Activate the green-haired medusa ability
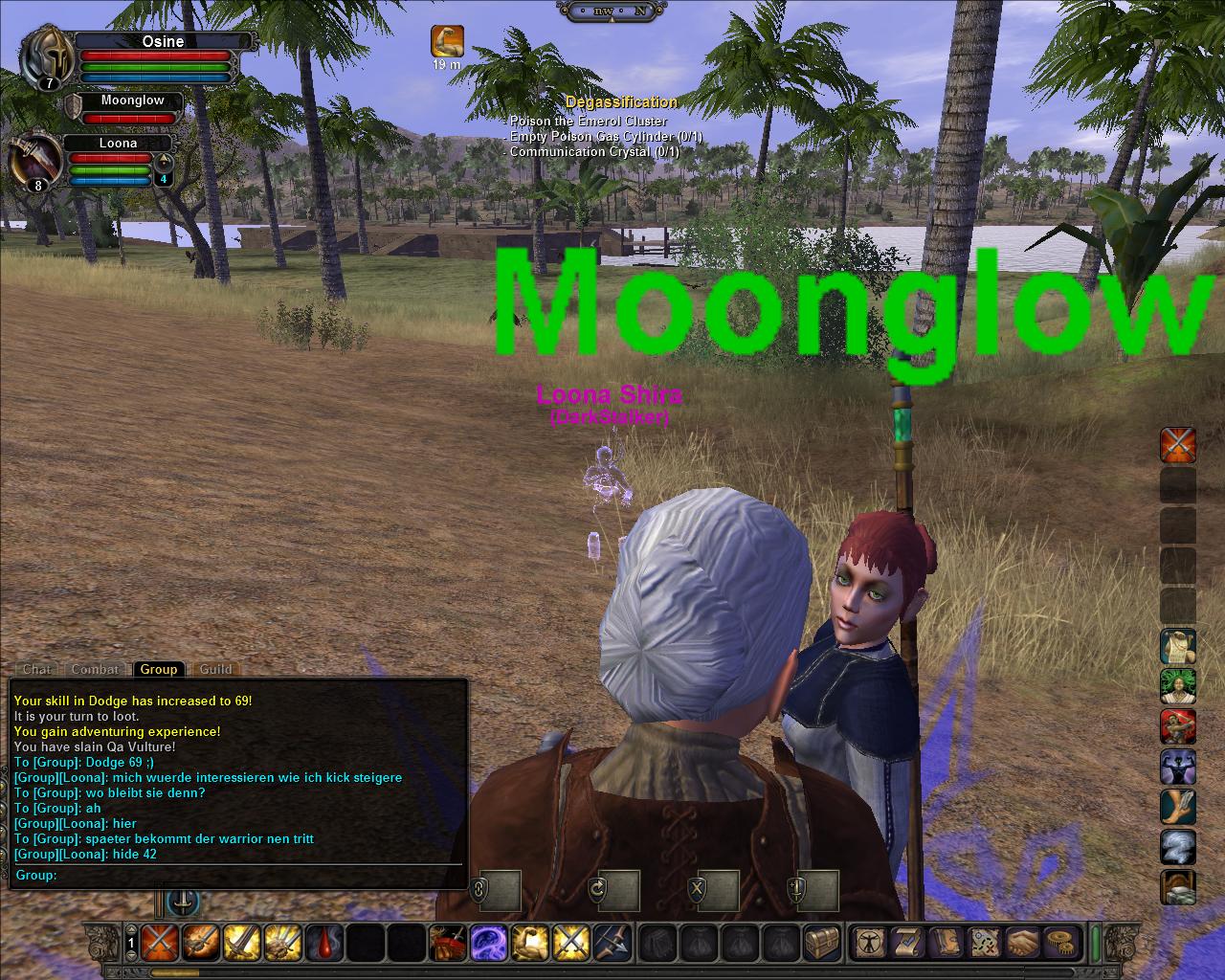The width and height of the screenshot is (1225, 980). (x=1178, y=687)
